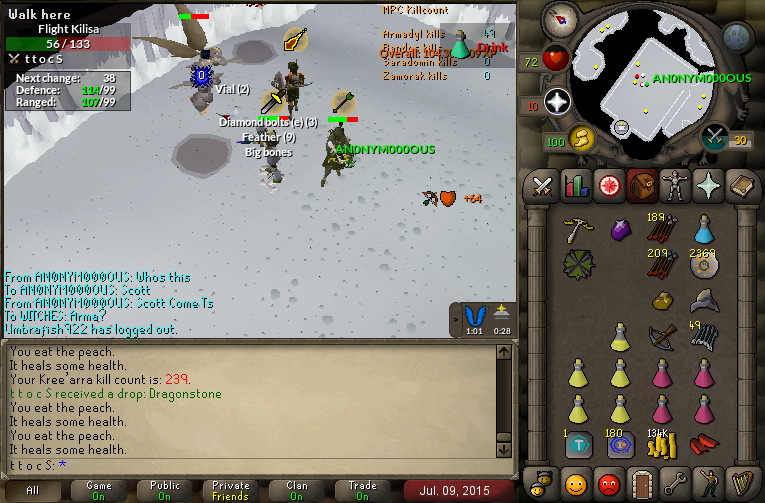
Task: Switch to the Skills tab
Action: [575, 186]
